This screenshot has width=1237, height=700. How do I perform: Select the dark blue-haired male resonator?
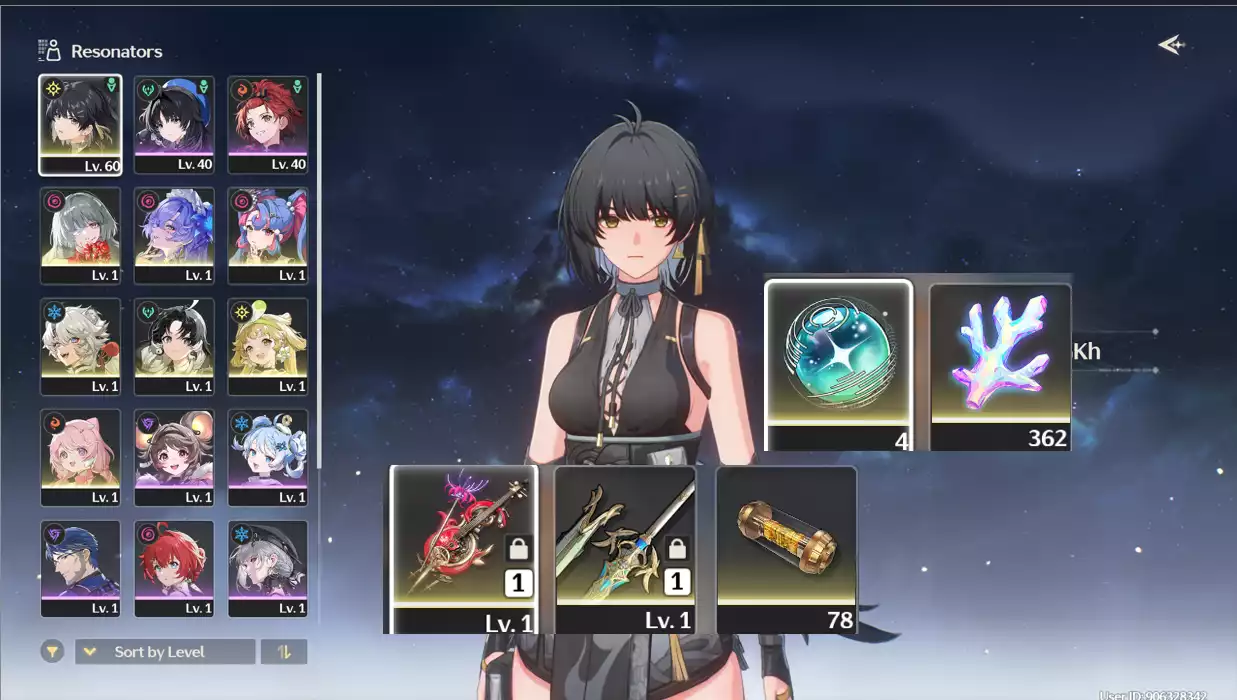[x=80, y=568]
